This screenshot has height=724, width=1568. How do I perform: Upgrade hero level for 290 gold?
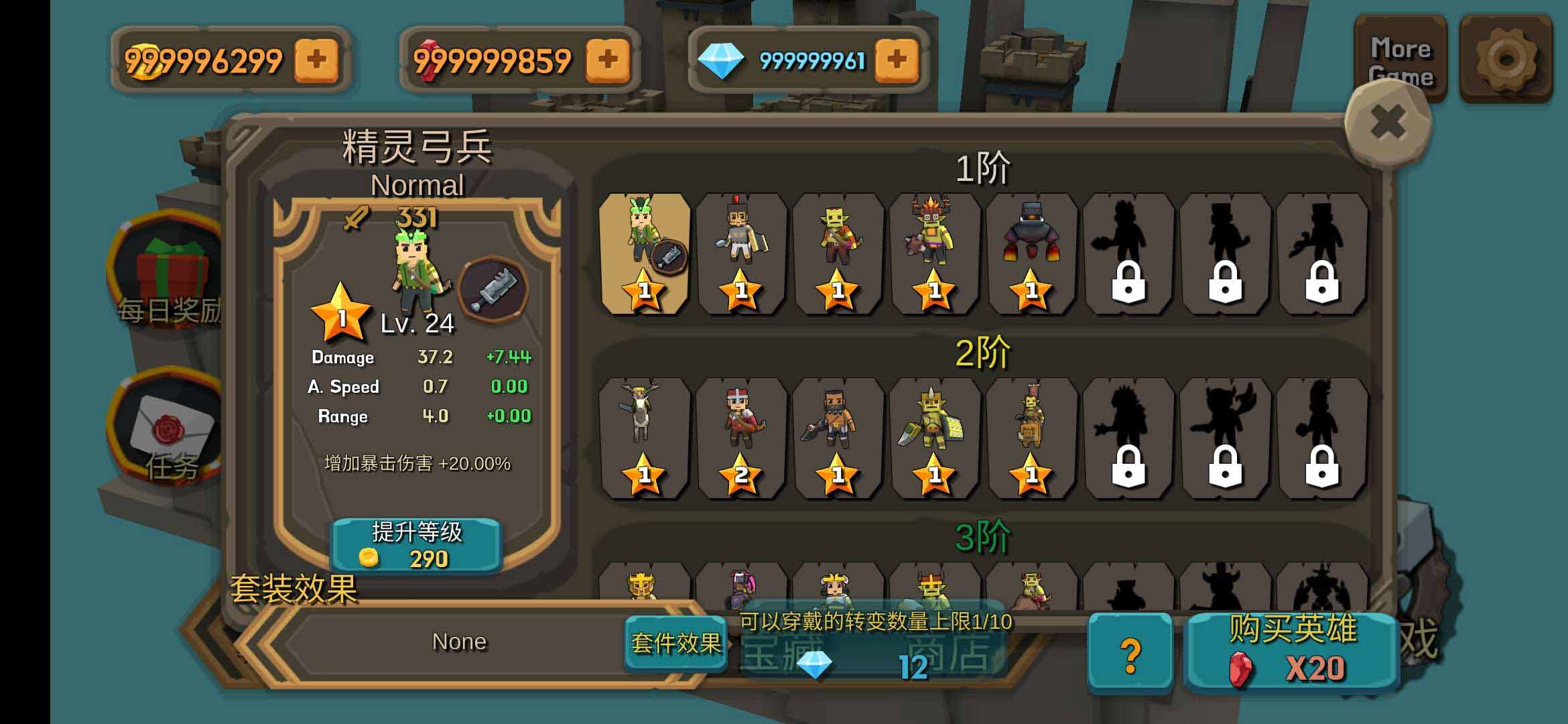point(416,546)
